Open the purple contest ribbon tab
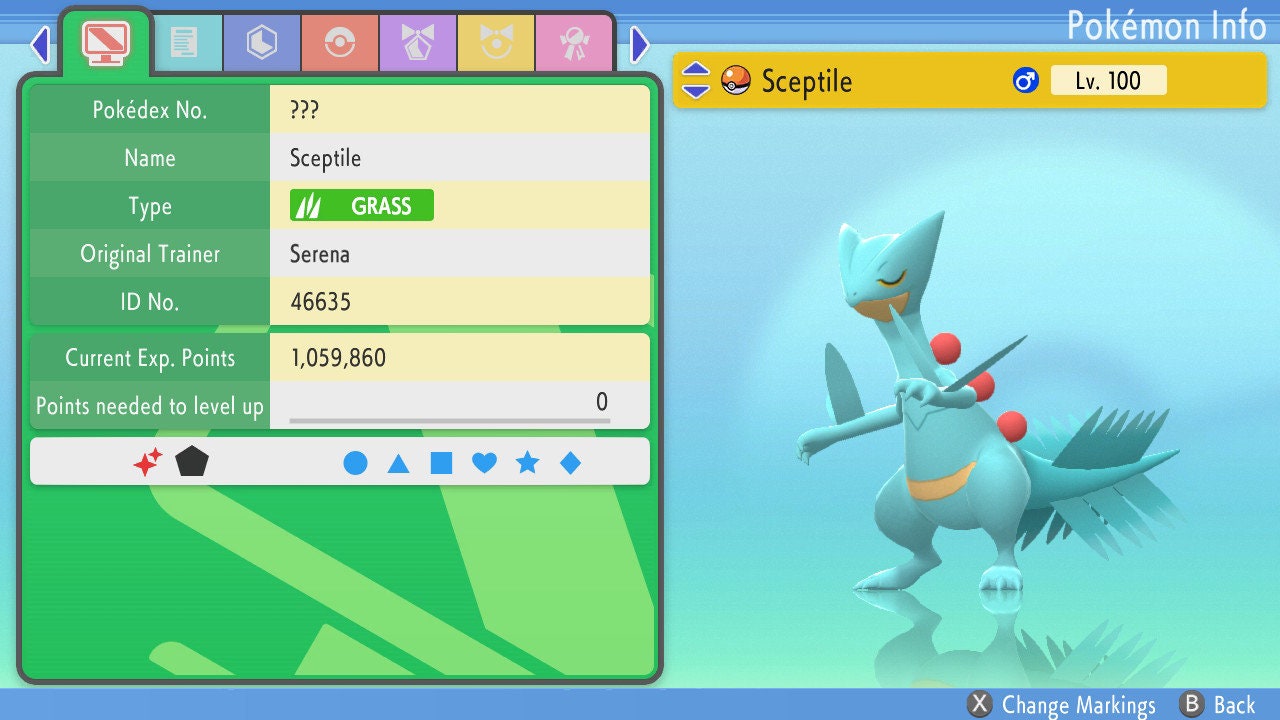Image resolution: width=1280 pixels, height=720 pixels. pyautogui.click(x=418, y=43)
